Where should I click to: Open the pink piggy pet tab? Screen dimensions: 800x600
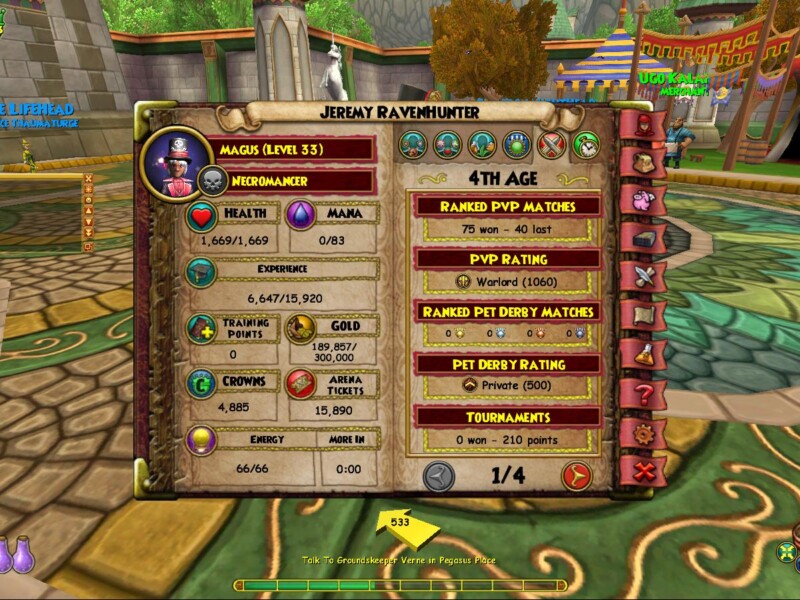(640, 198)
